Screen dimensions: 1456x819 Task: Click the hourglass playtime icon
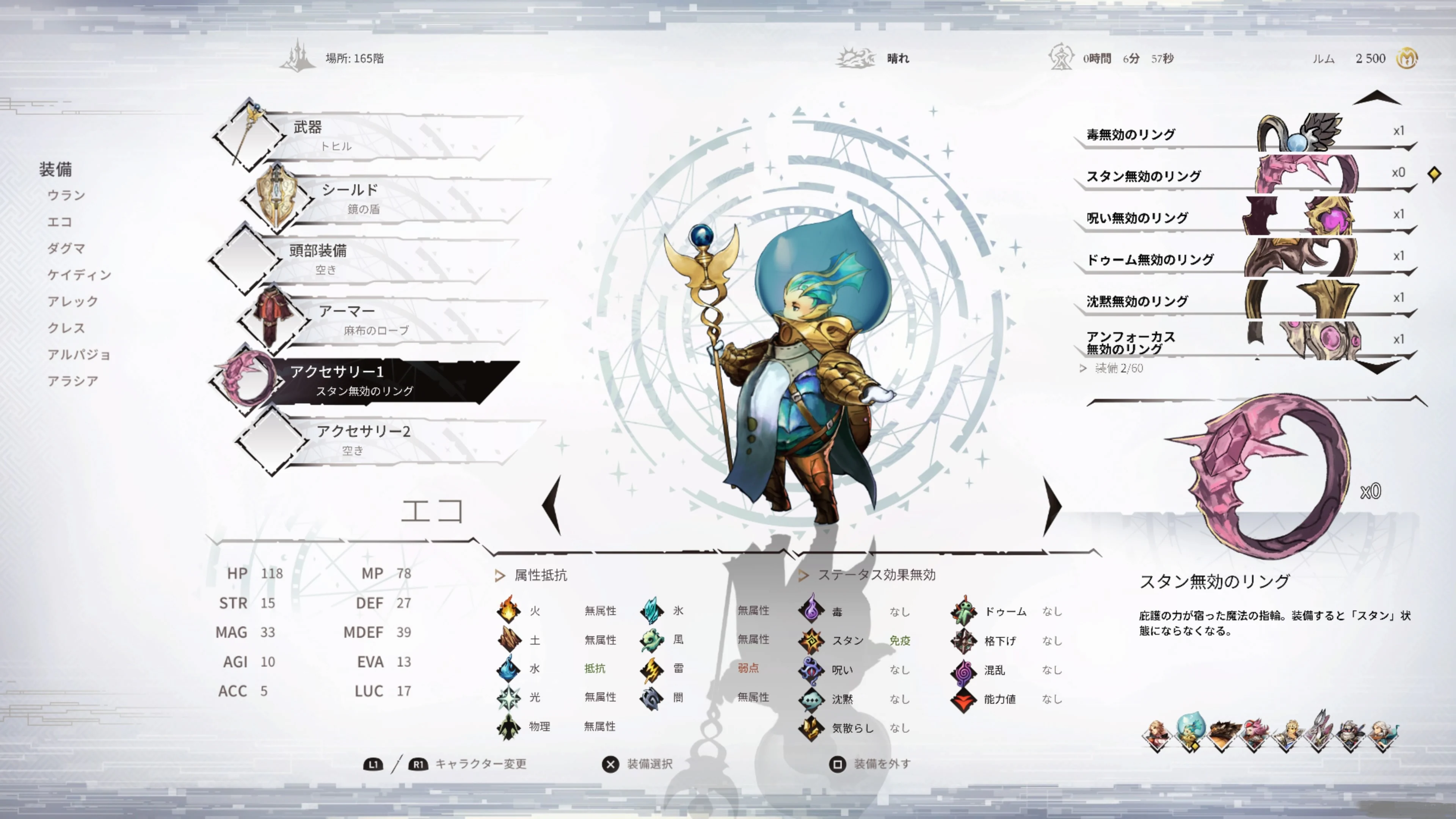1062,57
